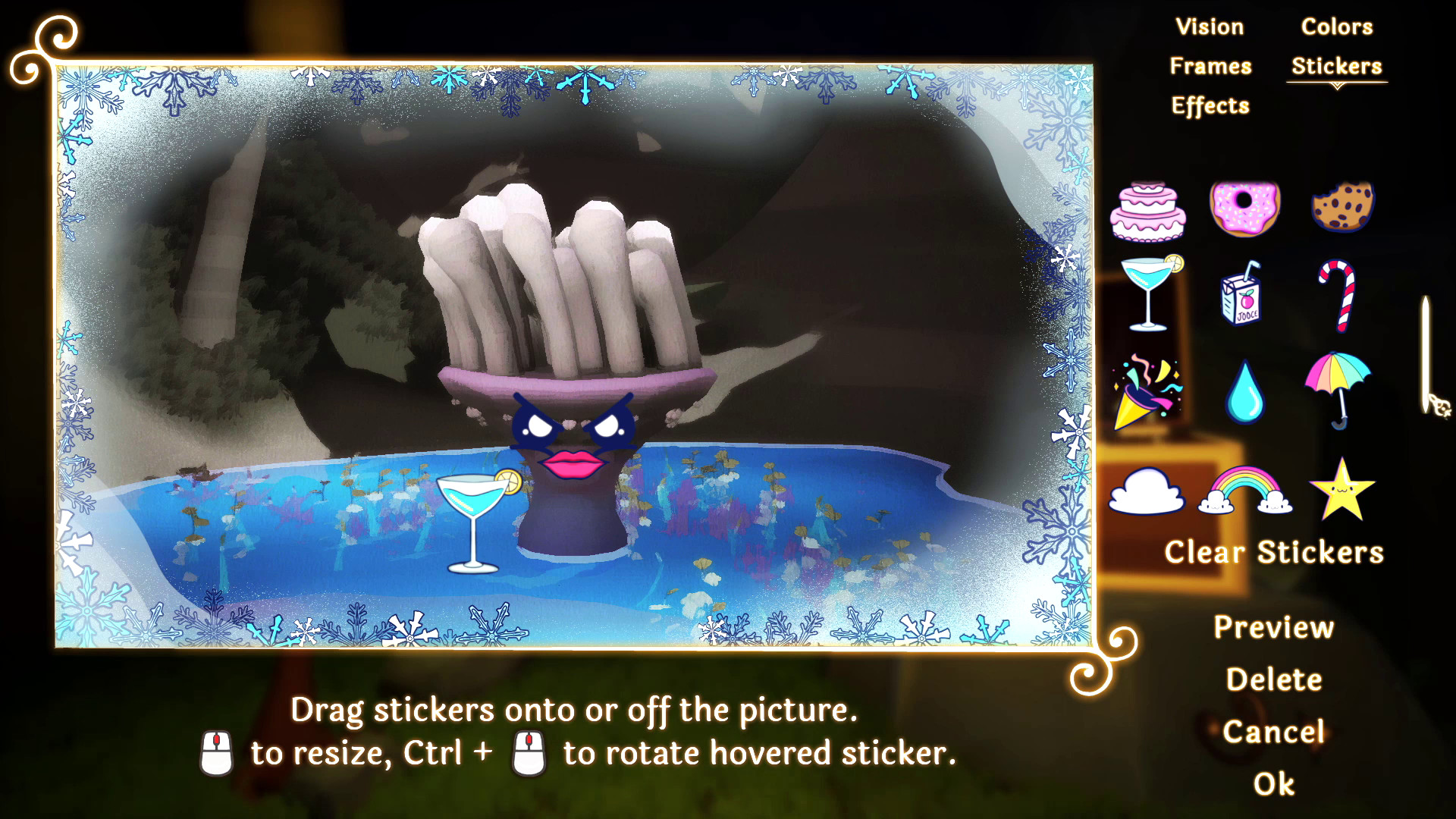Pick the cocktail glass sticker in palette
This screenshot has width=1456, height=819.
click(1150, 293)
